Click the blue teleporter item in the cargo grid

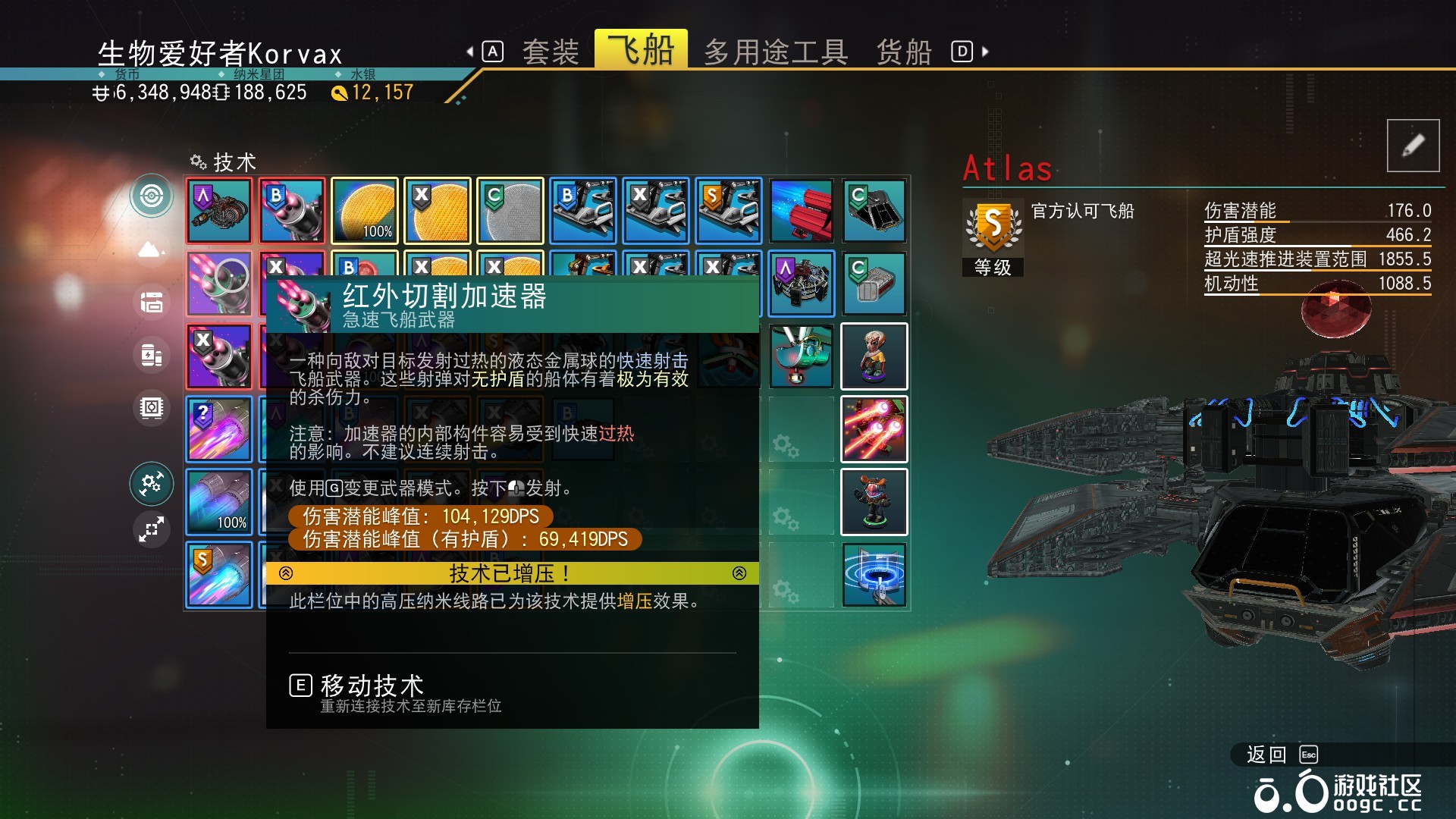pos(874,575)
